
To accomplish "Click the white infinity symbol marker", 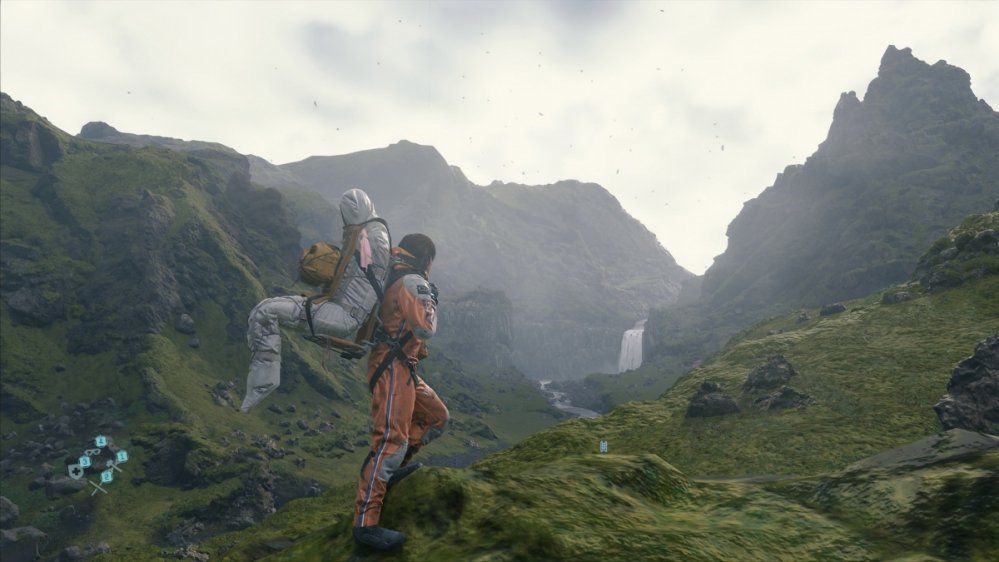I will click(x=93, y=452).
